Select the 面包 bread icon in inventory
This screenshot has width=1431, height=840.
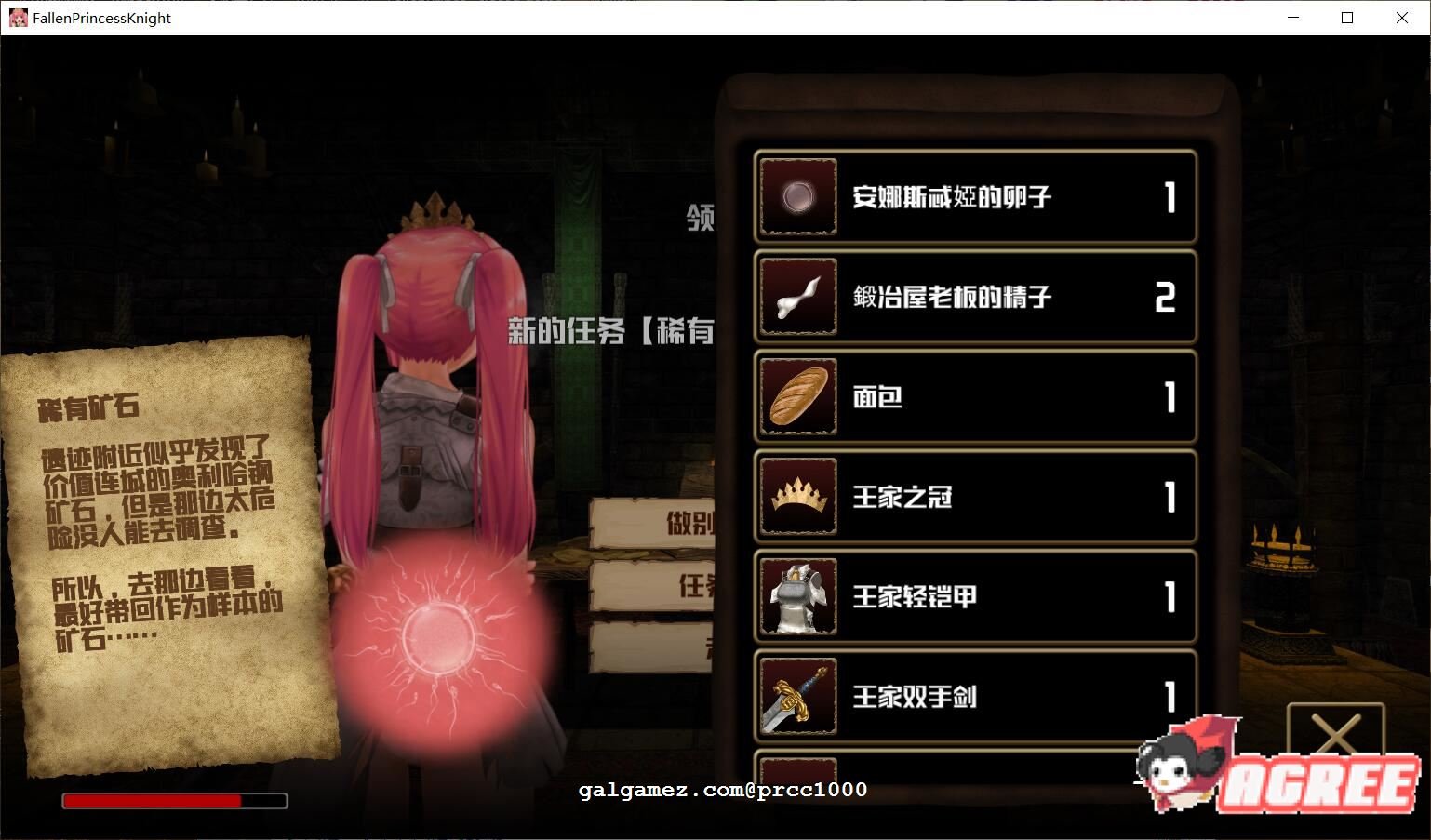pos(797,397)
